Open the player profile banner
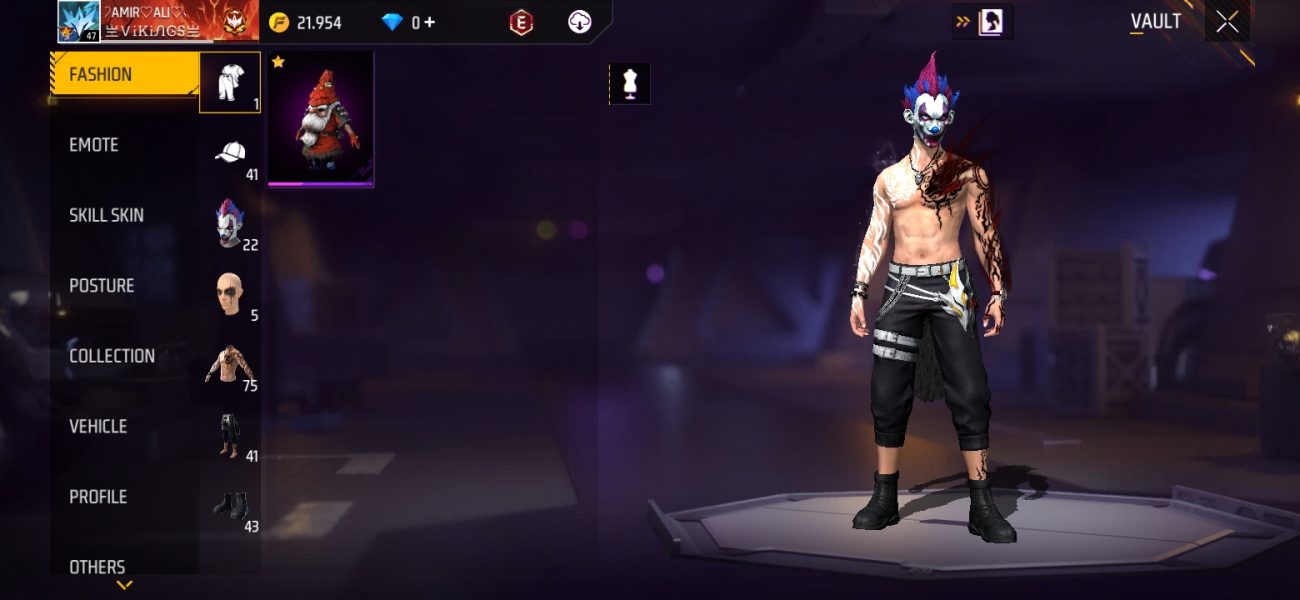The image size is (1300, 600). 158,21
